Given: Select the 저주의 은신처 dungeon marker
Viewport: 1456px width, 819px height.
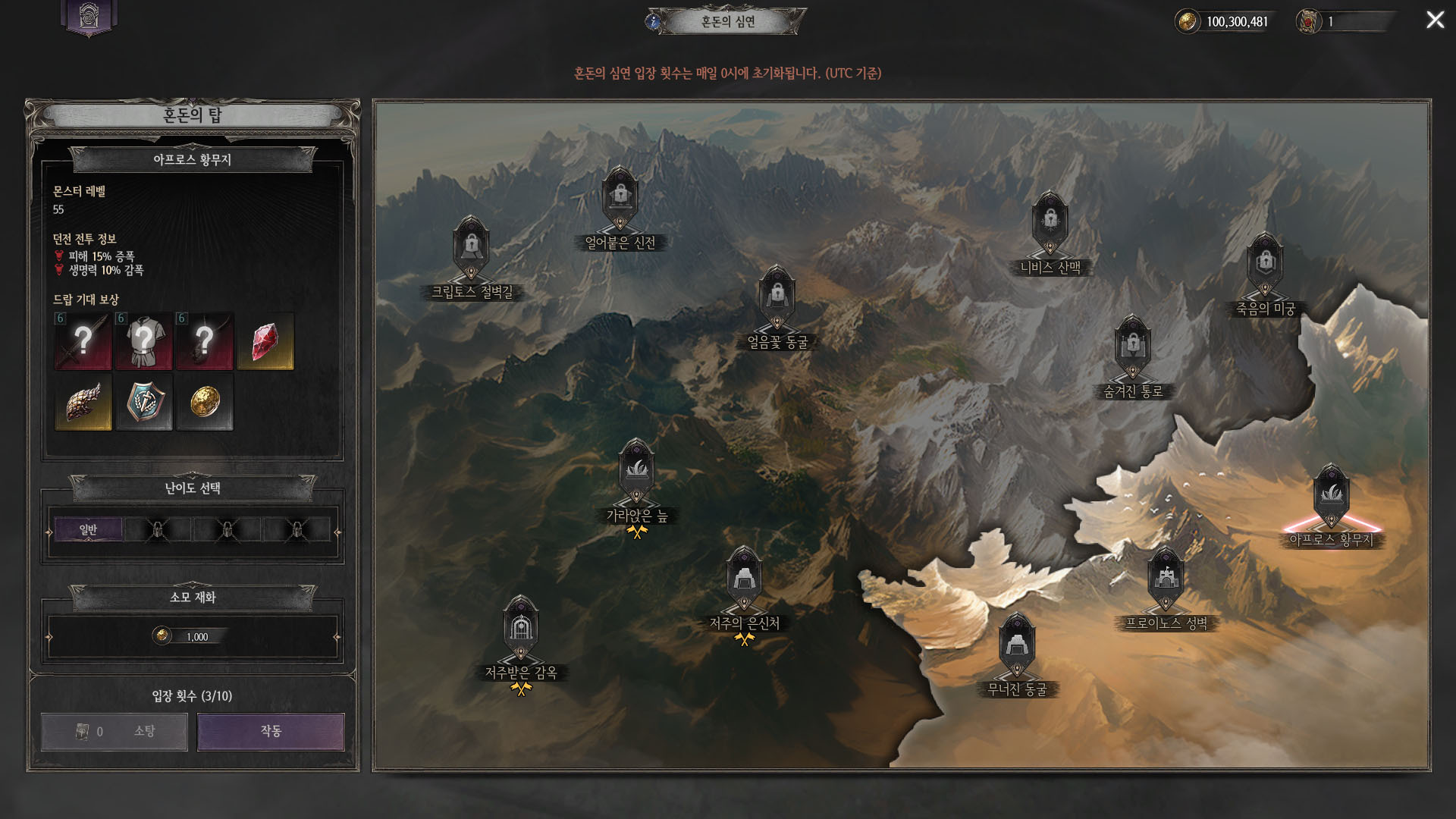Looking at the screenshot, I should pos(744,580).
